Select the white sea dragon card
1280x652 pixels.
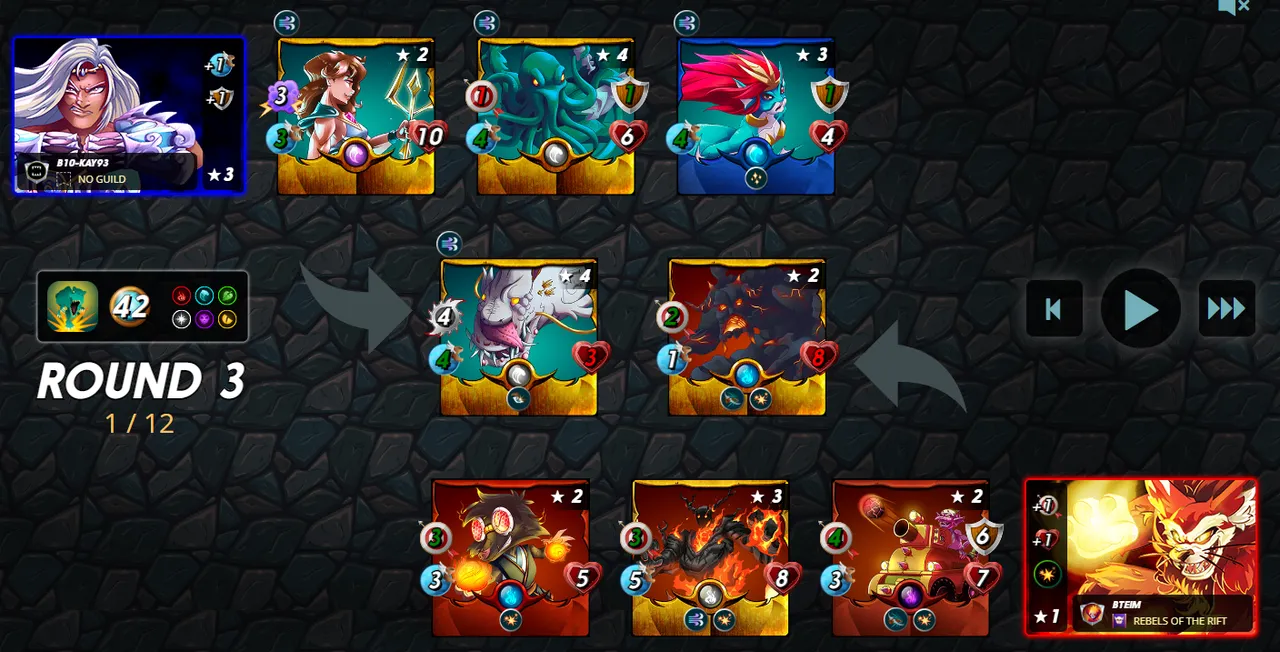(518, 337)
